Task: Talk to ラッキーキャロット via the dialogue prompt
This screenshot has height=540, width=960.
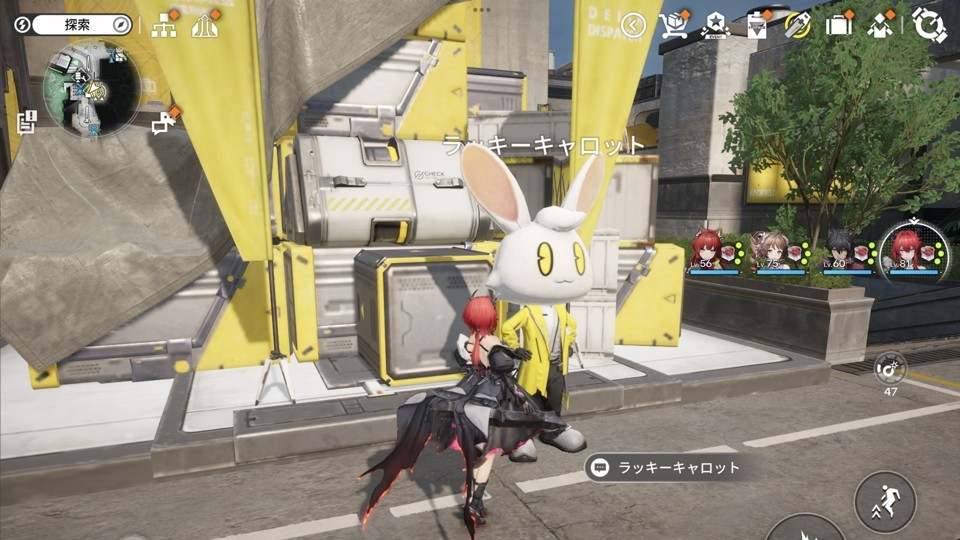Action: (x=664, y=467)
